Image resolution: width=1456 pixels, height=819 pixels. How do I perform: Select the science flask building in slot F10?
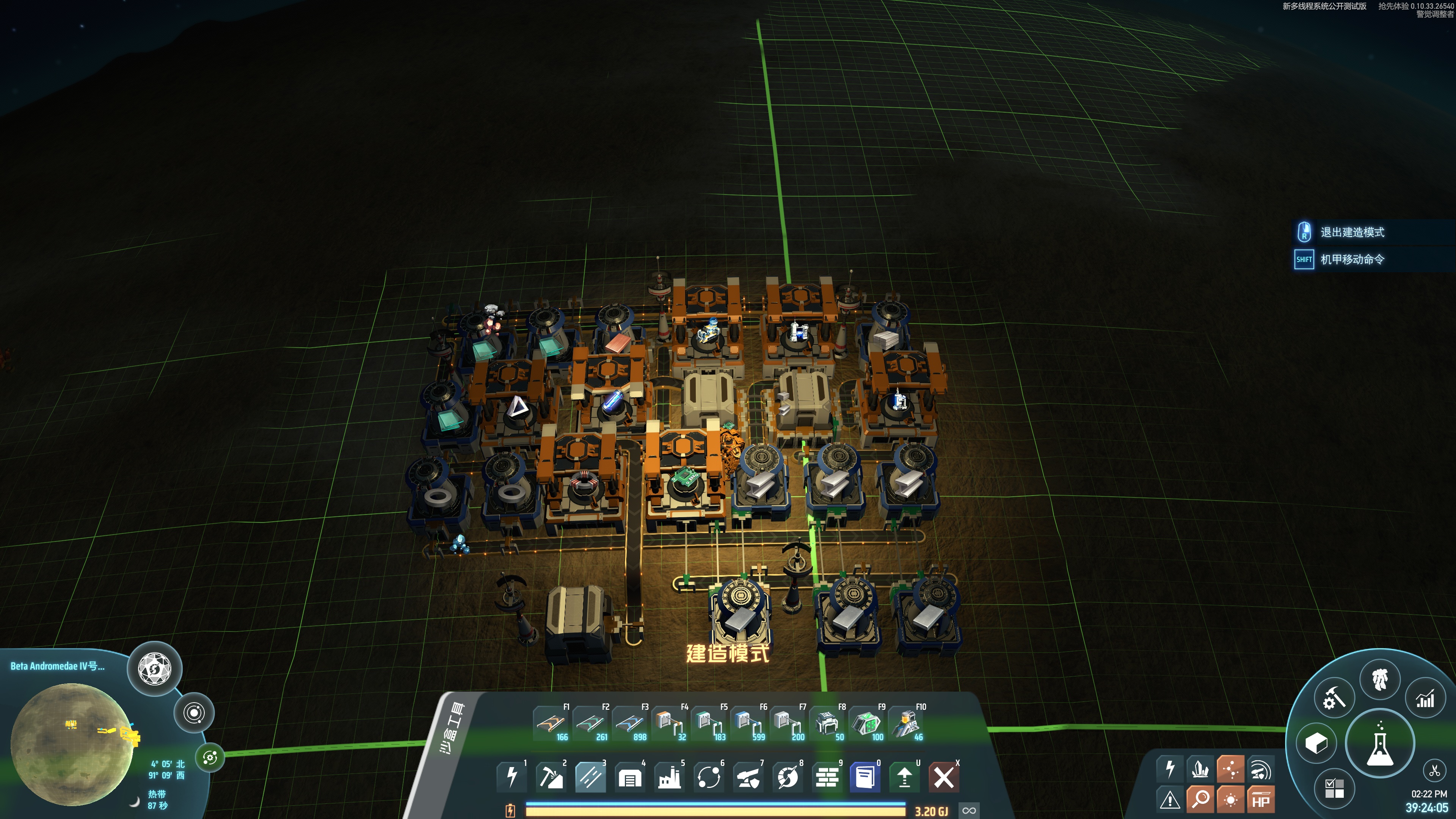point(906,723)
